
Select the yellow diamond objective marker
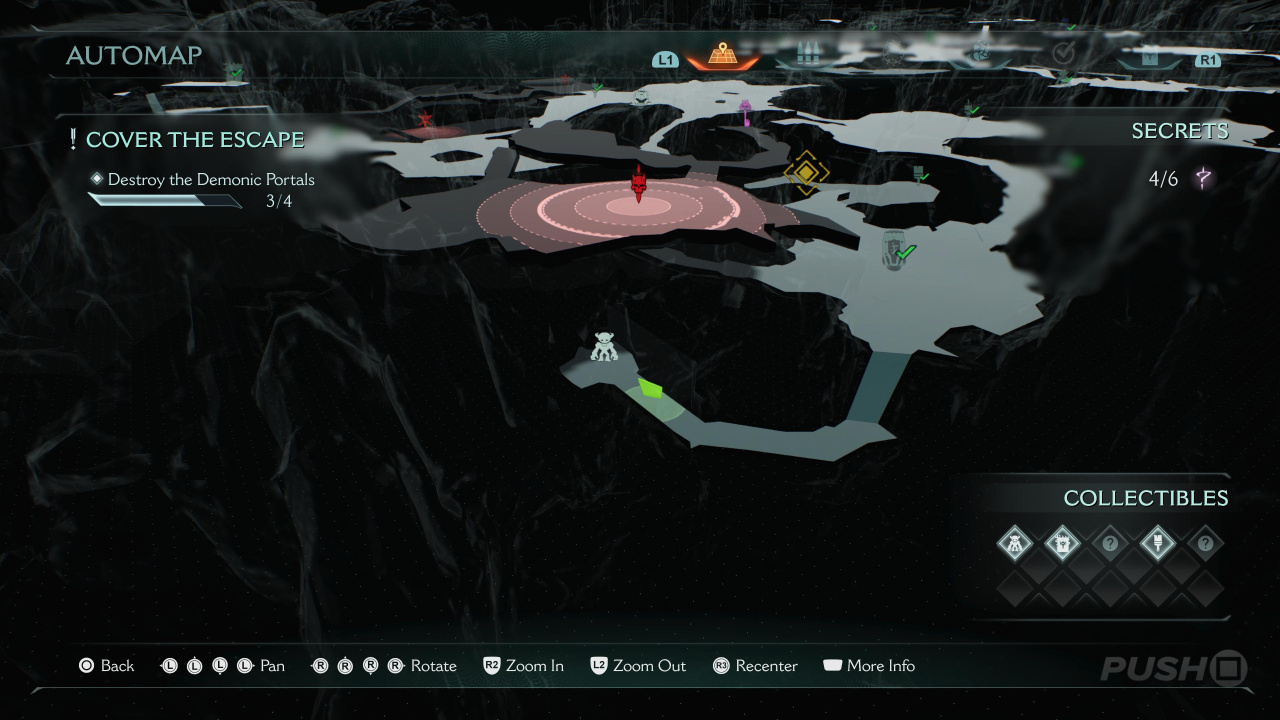click(x=805, y=173)
